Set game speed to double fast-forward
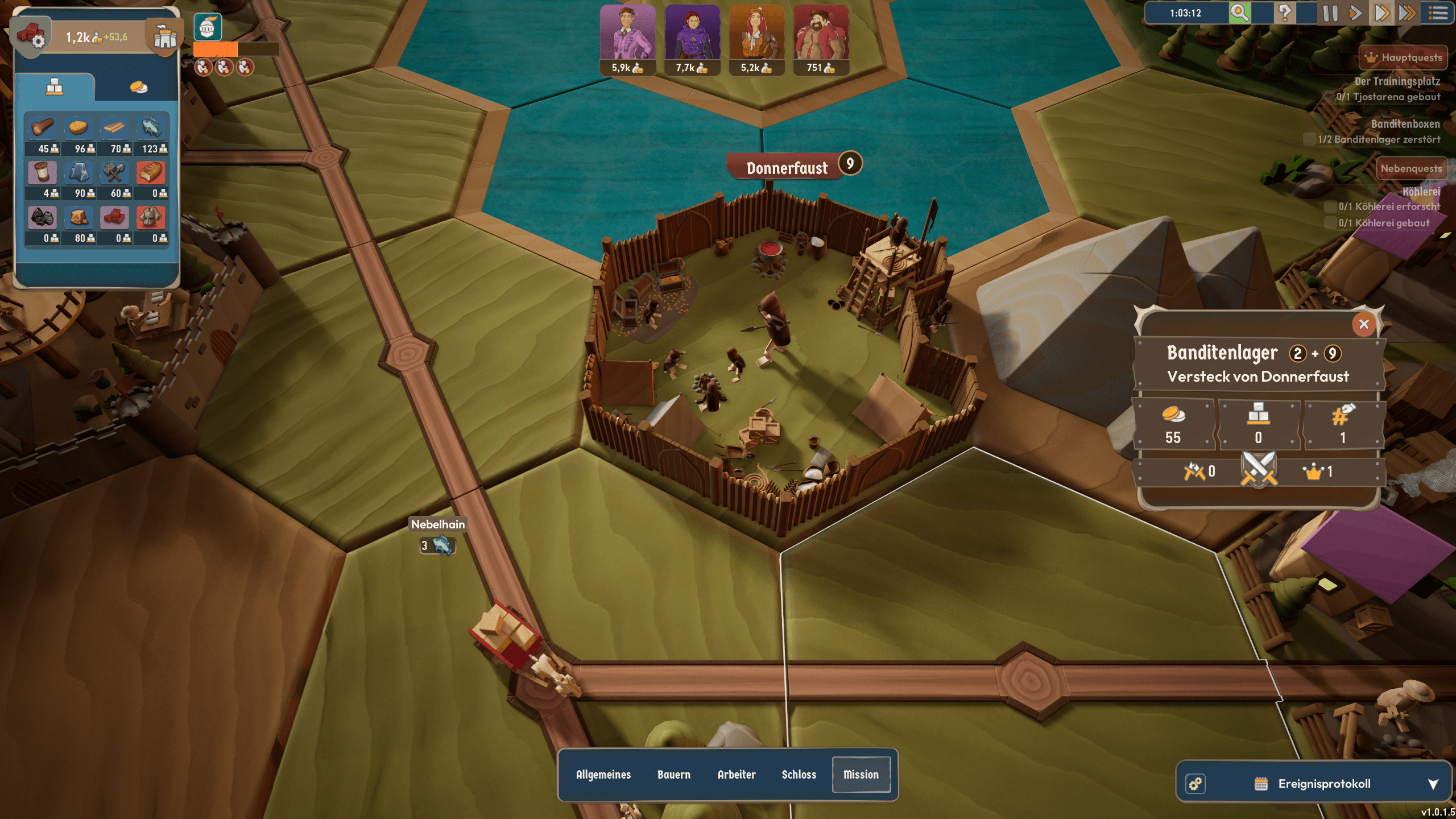Image resolution: width=1456 pixels, height=819 pixels. click(1381, 13)
